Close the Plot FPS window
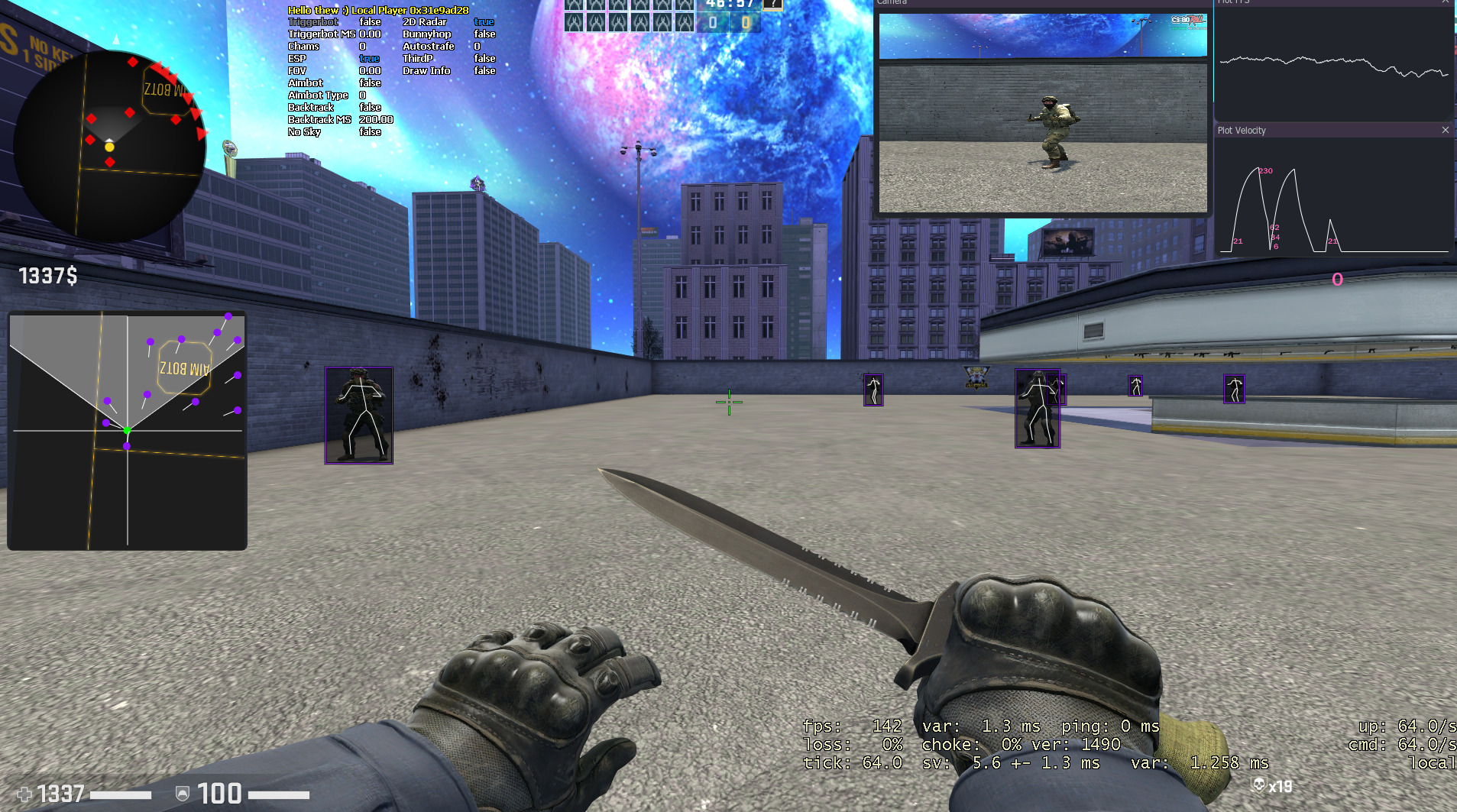1457x812 pixels. coord(1445,2)
